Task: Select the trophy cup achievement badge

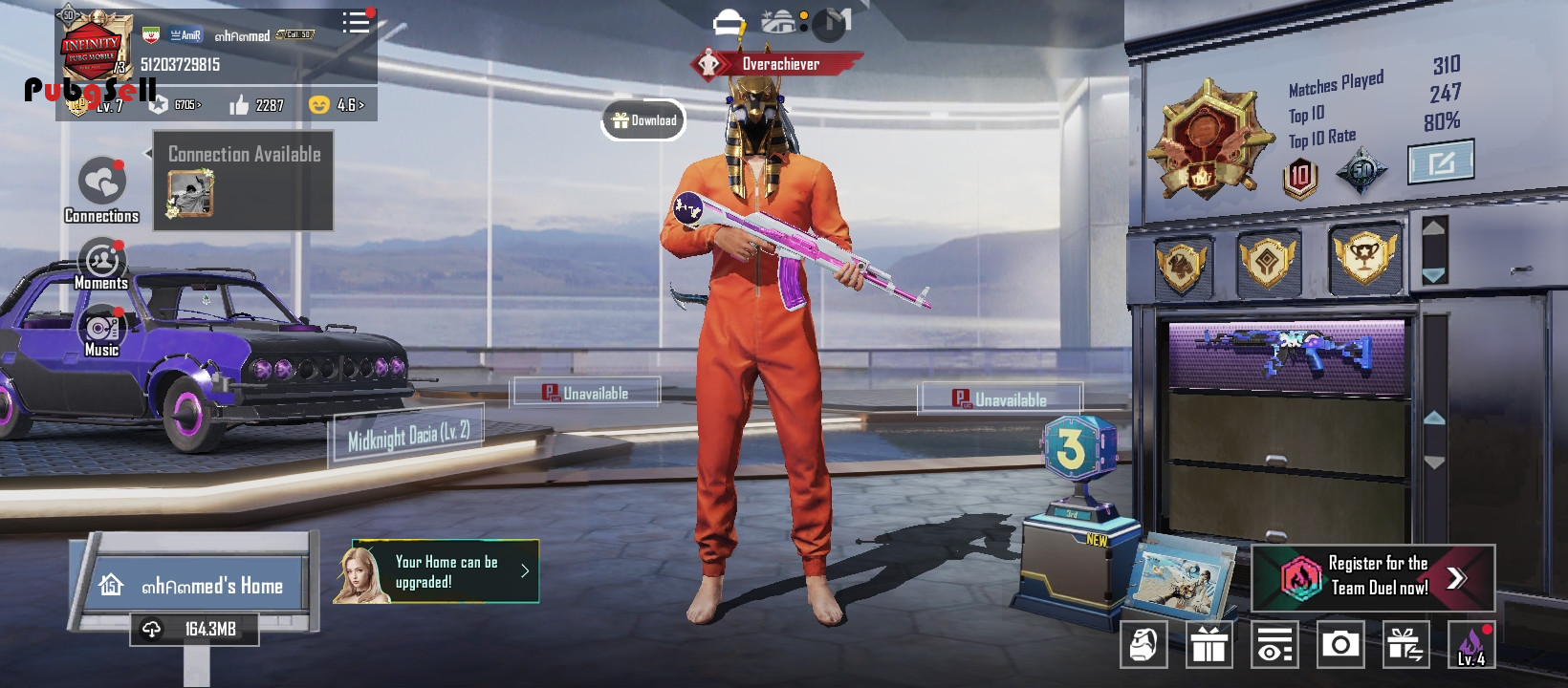Action: (x=1364, y=258)
